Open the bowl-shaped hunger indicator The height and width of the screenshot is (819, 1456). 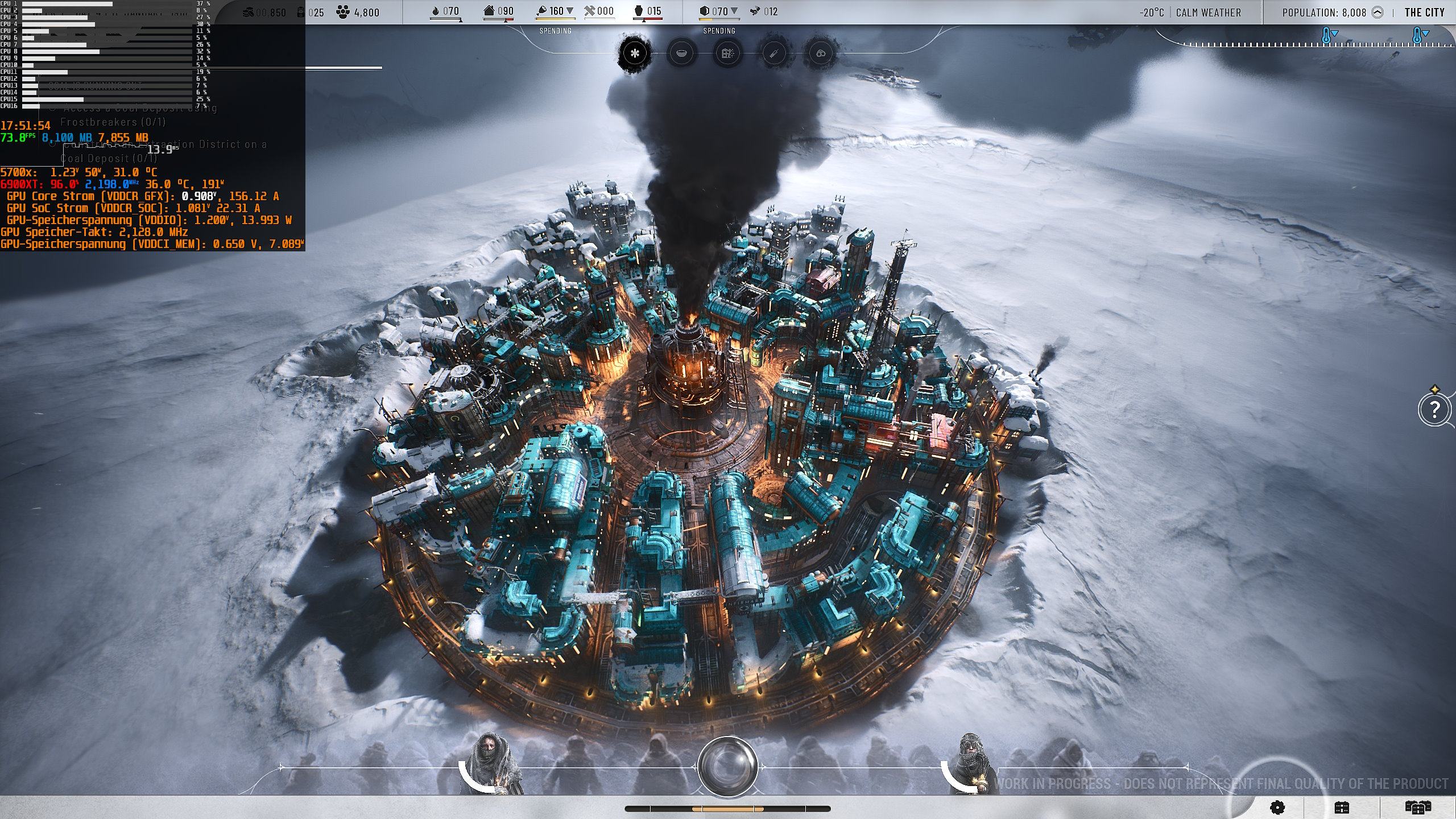681,53
